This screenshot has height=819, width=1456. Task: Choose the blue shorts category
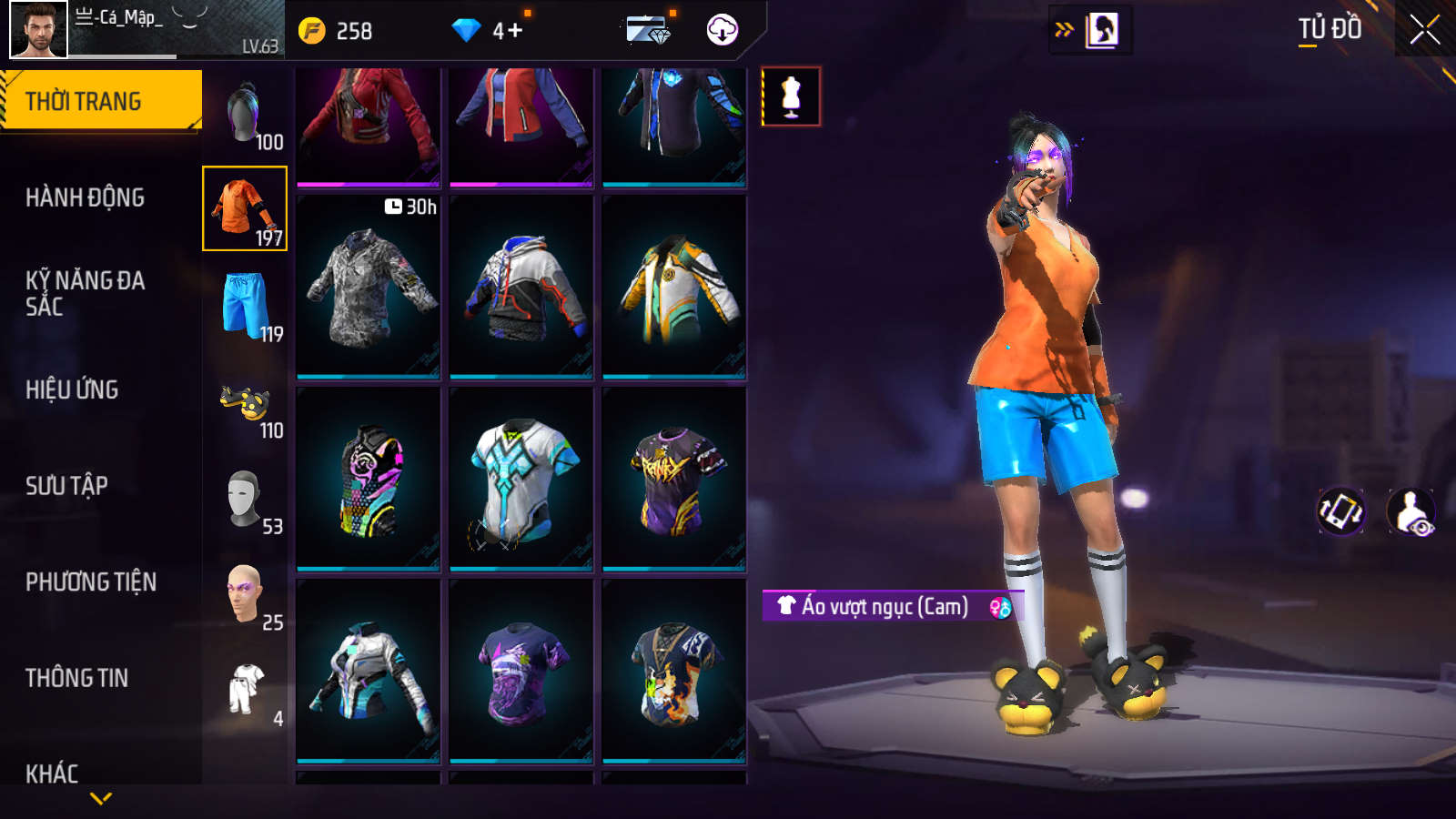coord(246,305)
